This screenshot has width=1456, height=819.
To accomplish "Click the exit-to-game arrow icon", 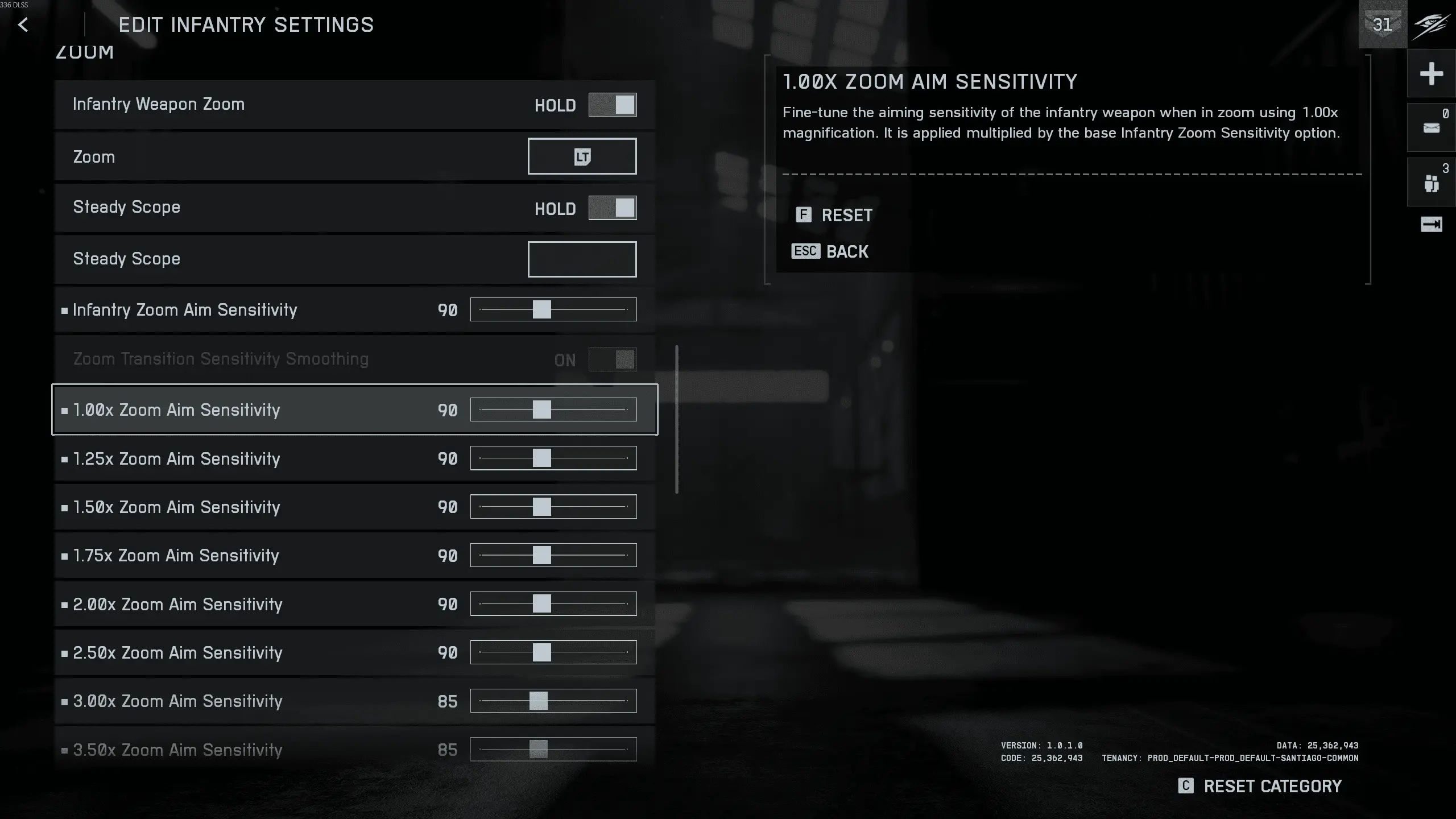I will tap(1431, 224).
